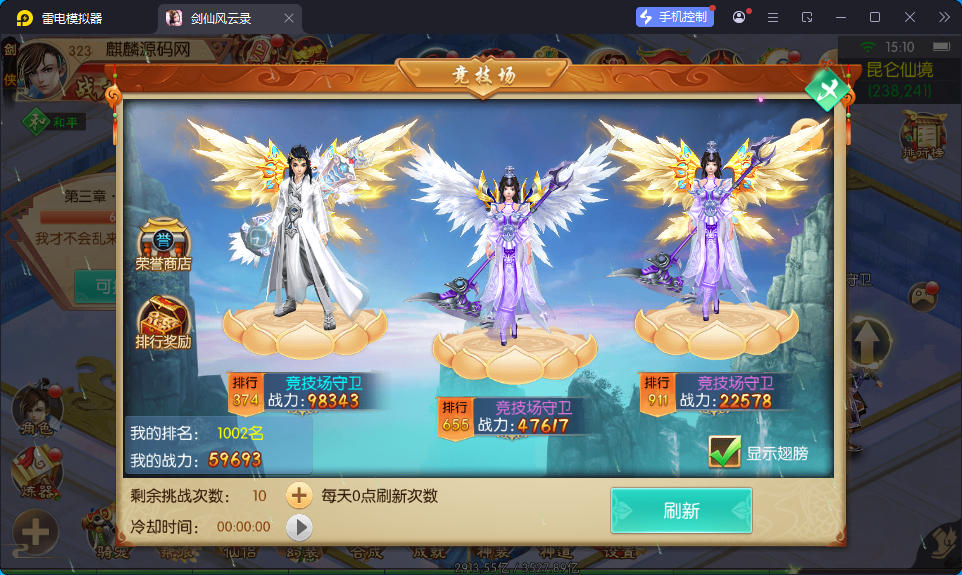Image resolution: width=962 pixels, height=575 pixels.
Task: Toggle the 显示翅膀 checkbox
Action: tap(724, 452)
